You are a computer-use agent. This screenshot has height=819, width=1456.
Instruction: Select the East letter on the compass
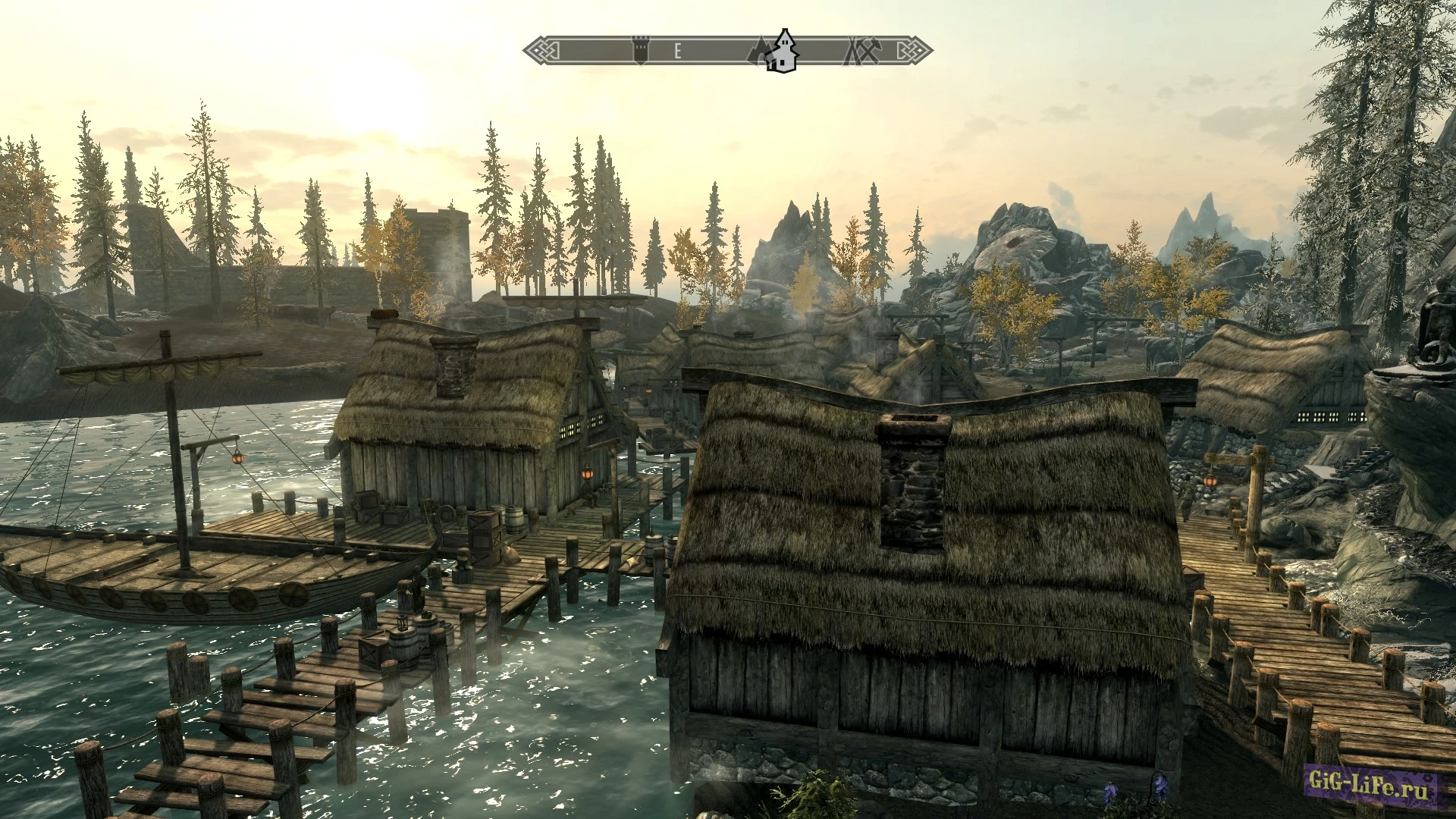click(678, 51)
